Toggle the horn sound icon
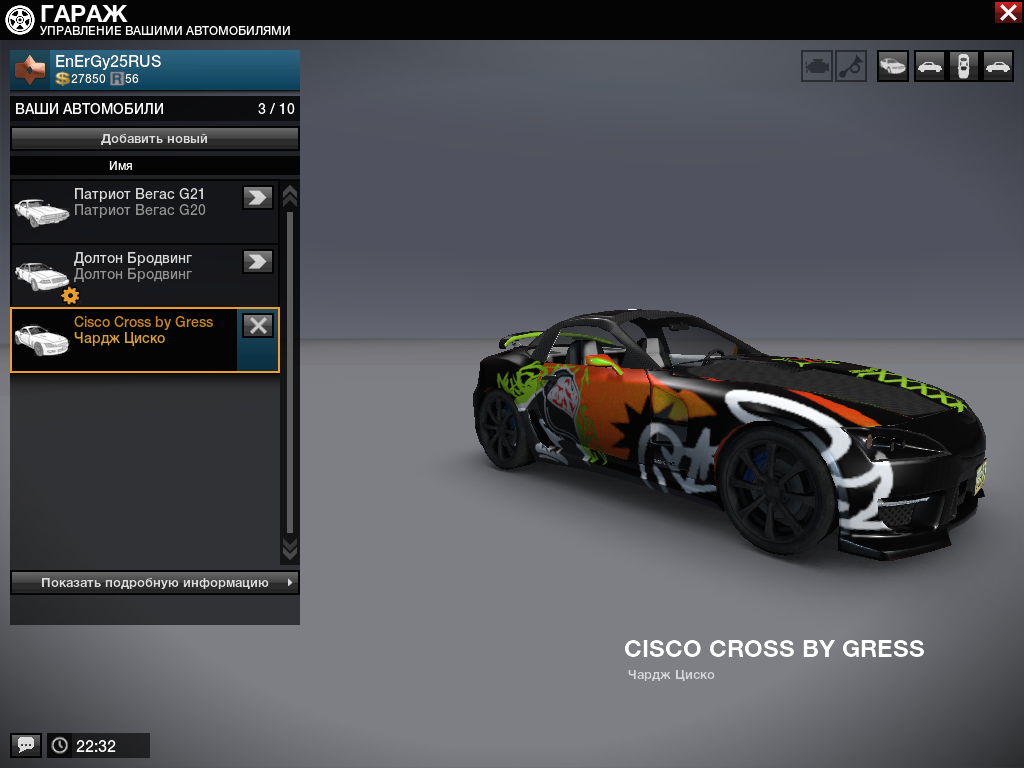The width and height of the screenshot is (1024, 768). tap(851, 67)
